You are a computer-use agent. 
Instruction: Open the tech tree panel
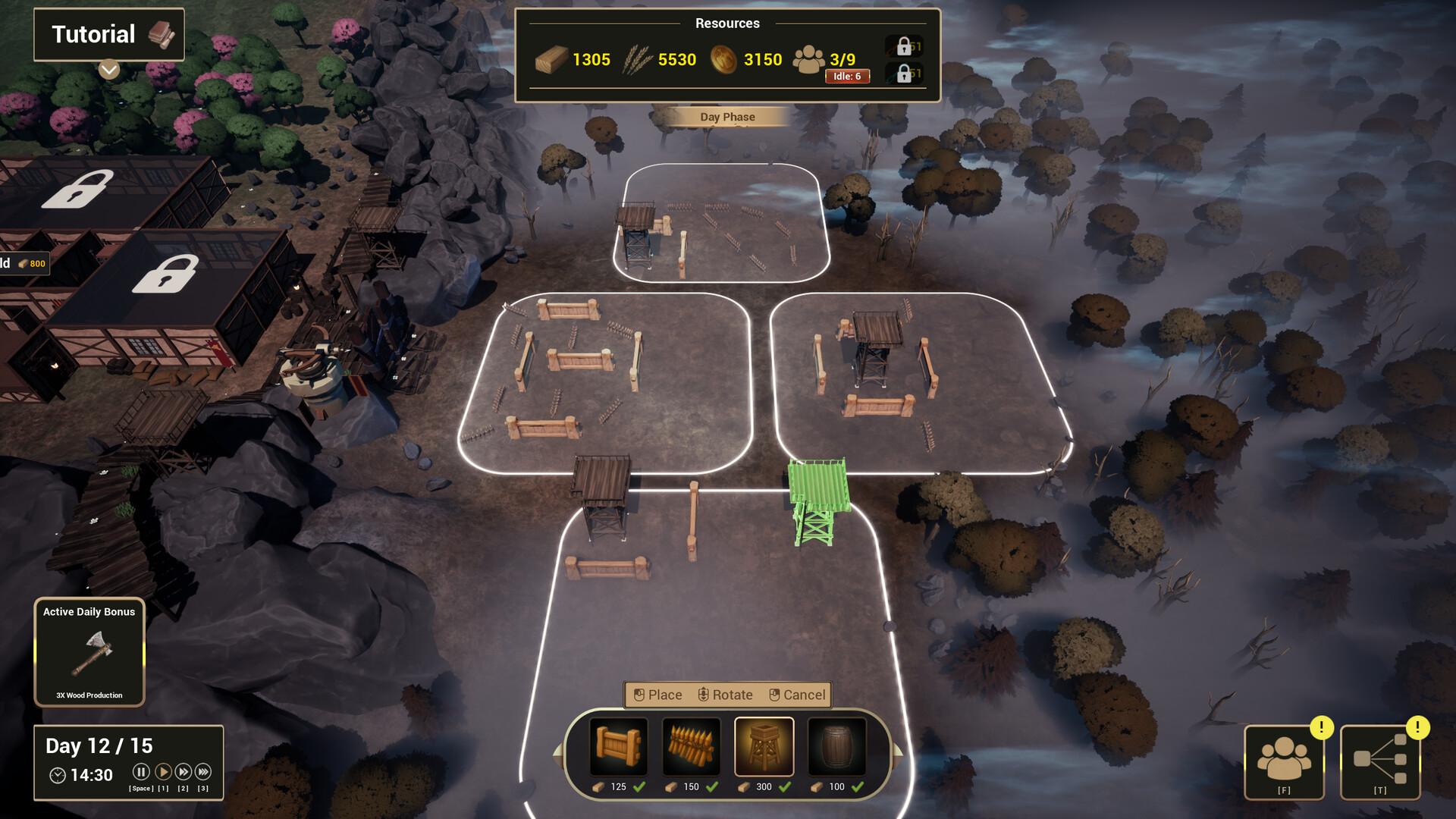(x=1380, y=762)
